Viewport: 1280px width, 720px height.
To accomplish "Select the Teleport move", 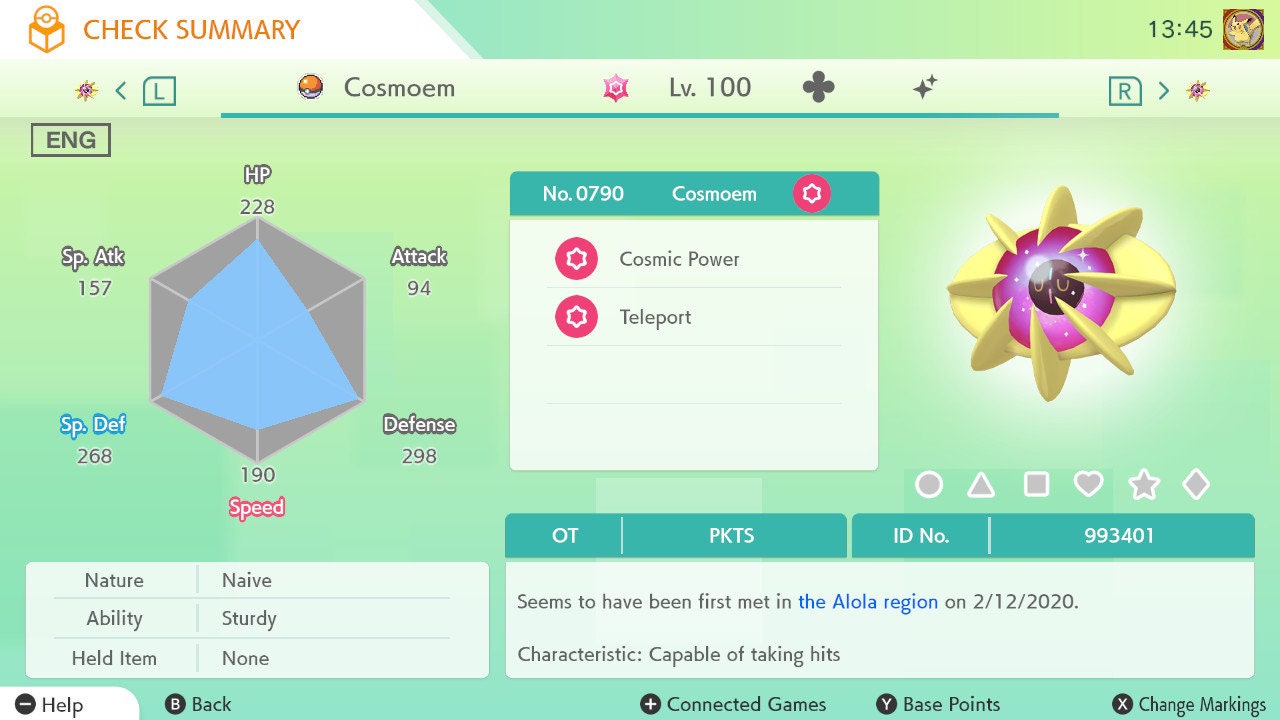I will coord(655,318).
